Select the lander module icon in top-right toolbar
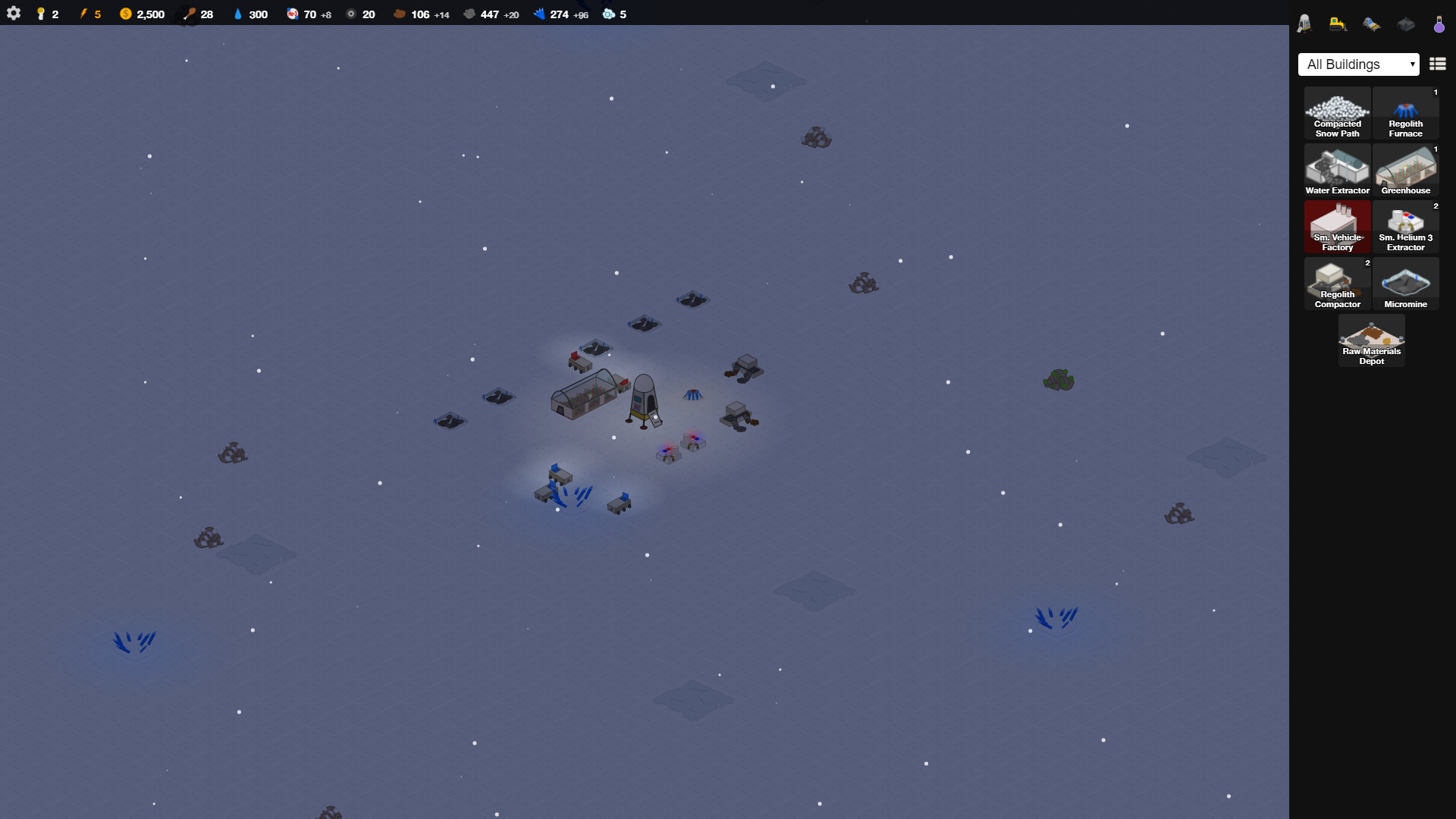 pos(1304,24)
